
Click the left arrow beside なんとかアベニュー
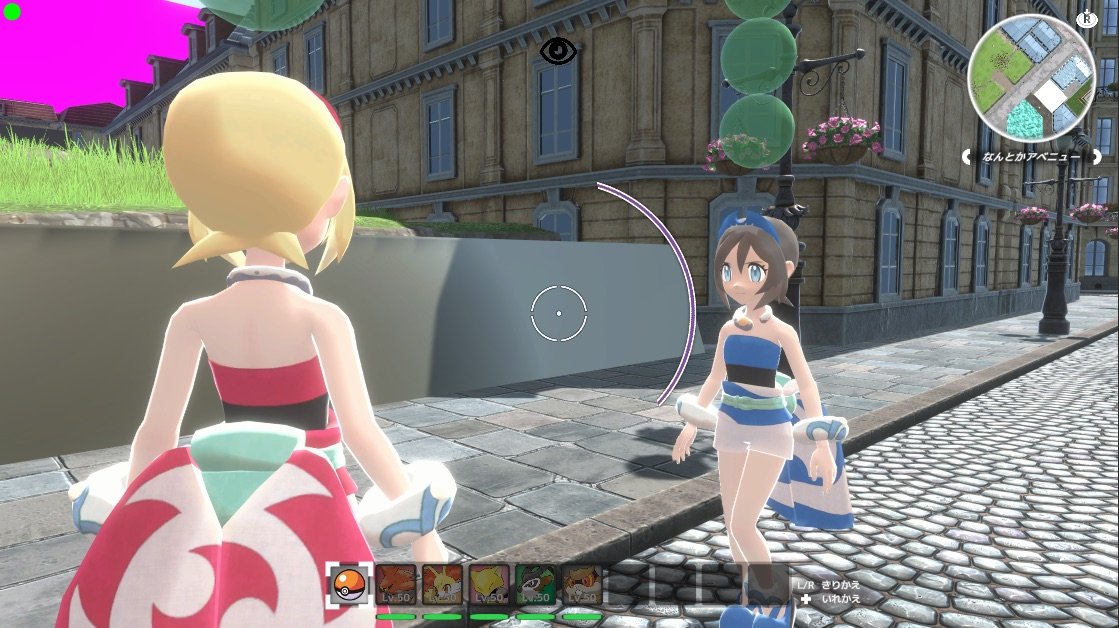(x=968, y=157)
